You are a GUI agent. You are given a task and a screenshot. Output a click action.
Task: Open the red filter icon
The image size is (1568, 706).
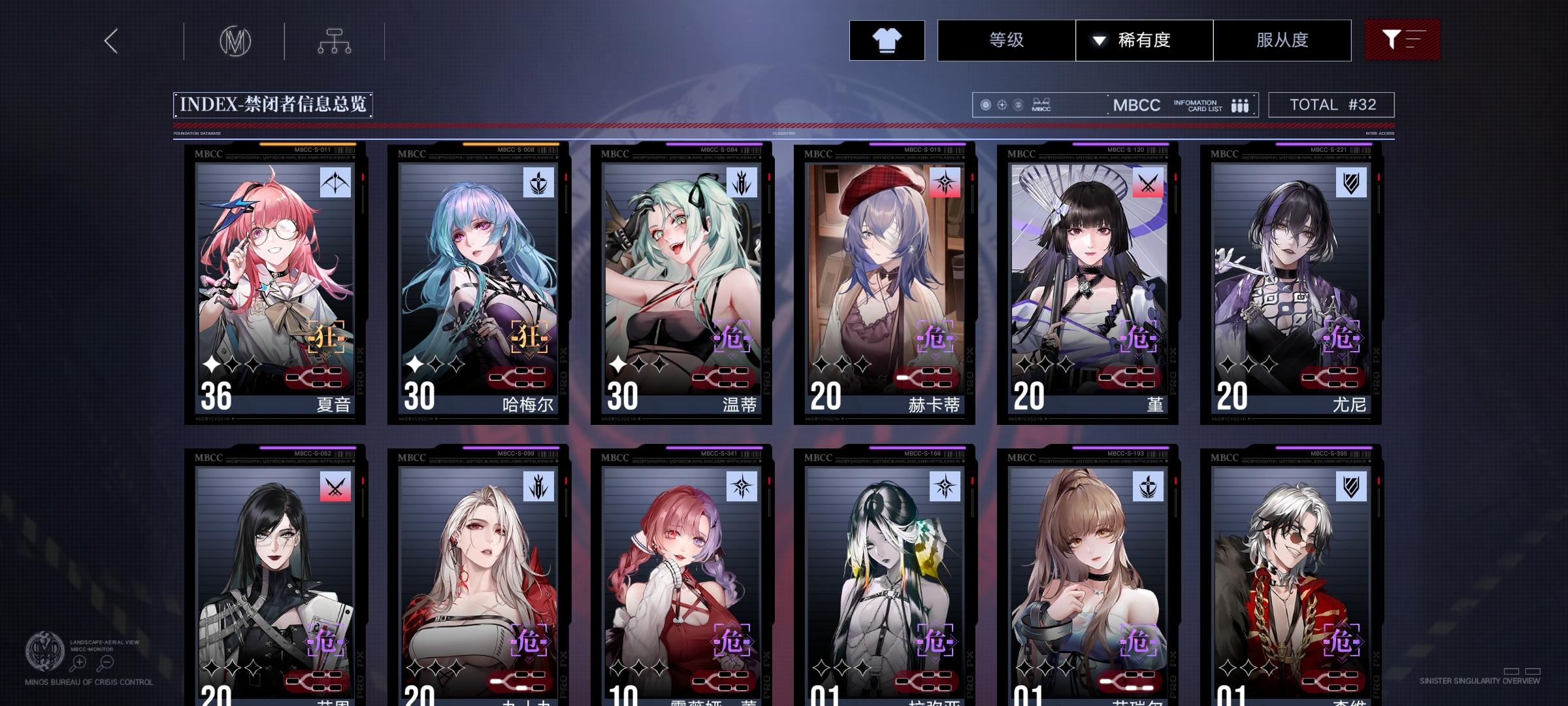pyautogui.click(x=1402, y=40)
